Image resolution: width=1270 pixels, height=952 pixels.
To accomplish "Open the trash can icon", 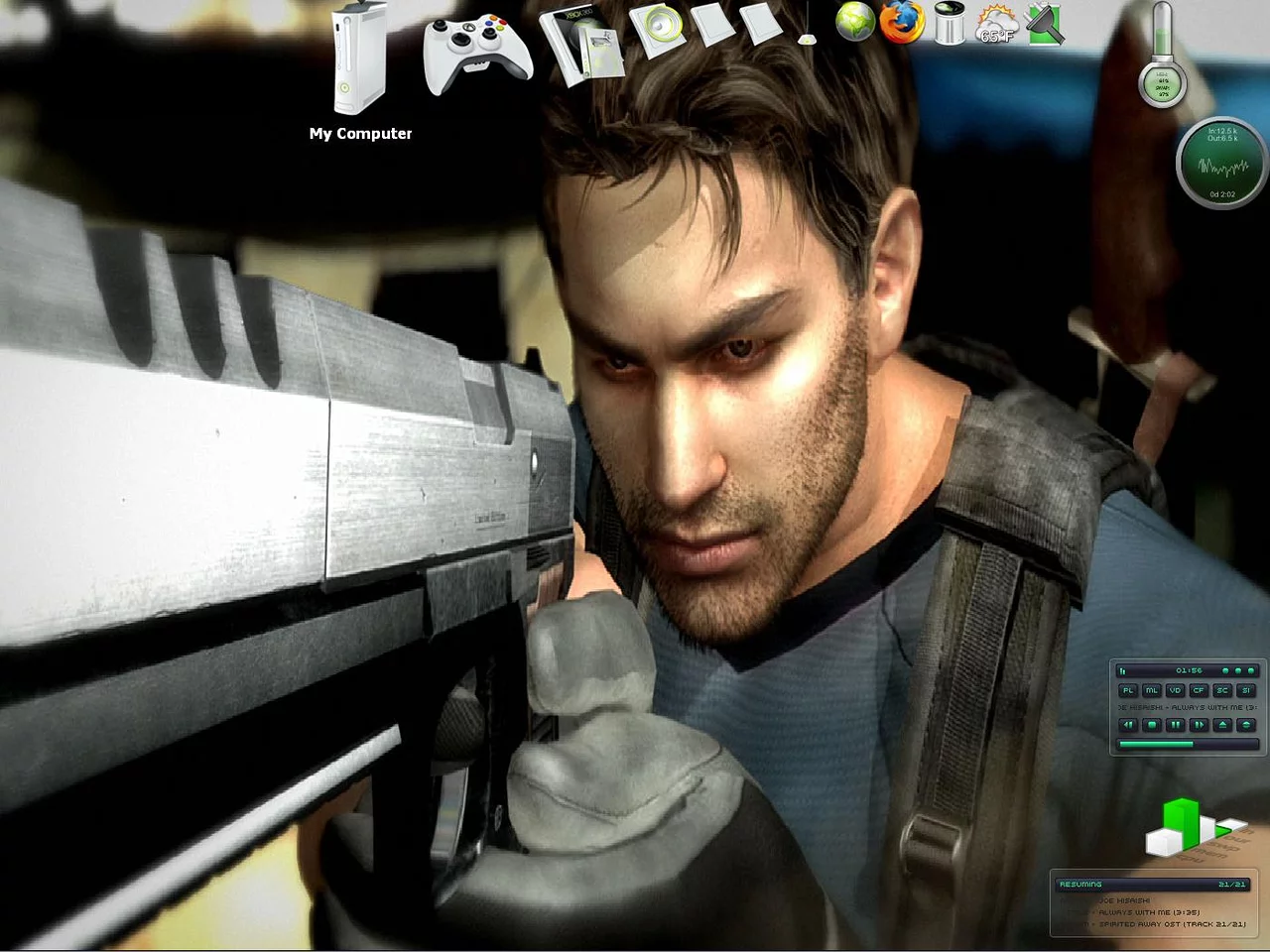I will click(x=950, y=24).
